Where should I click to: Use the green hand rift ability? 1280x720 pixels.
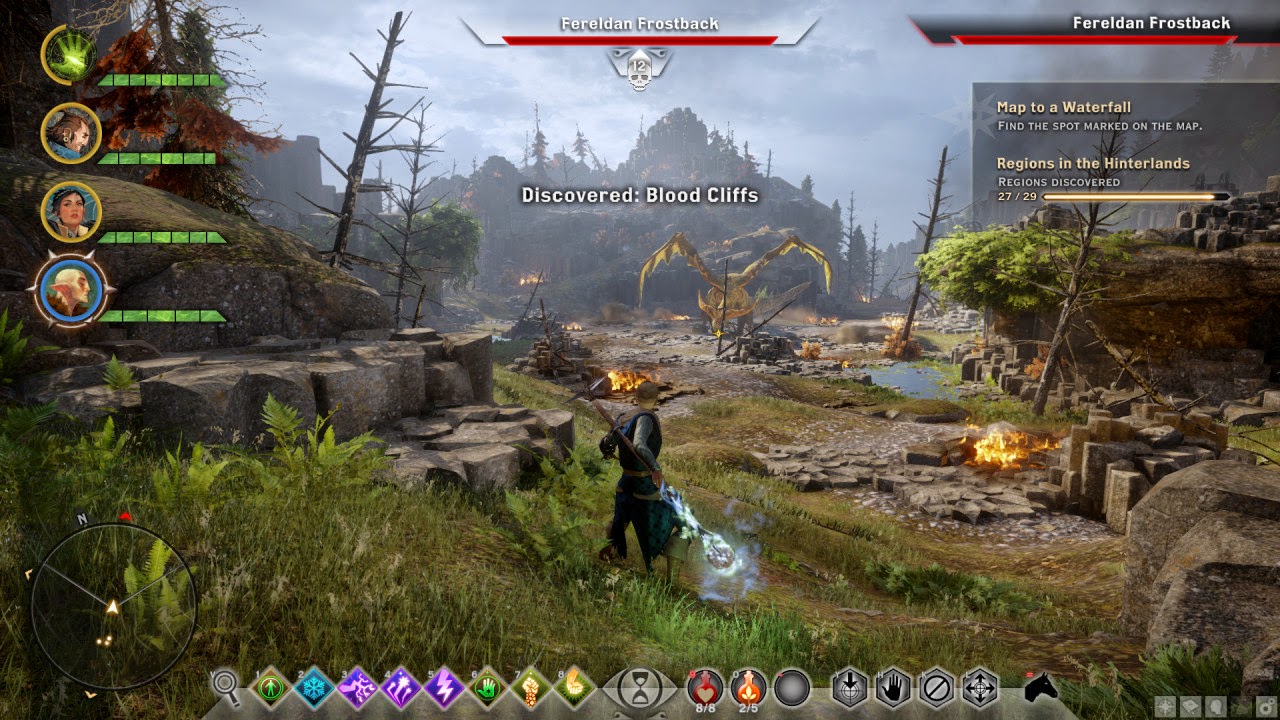tap(488, 687)
